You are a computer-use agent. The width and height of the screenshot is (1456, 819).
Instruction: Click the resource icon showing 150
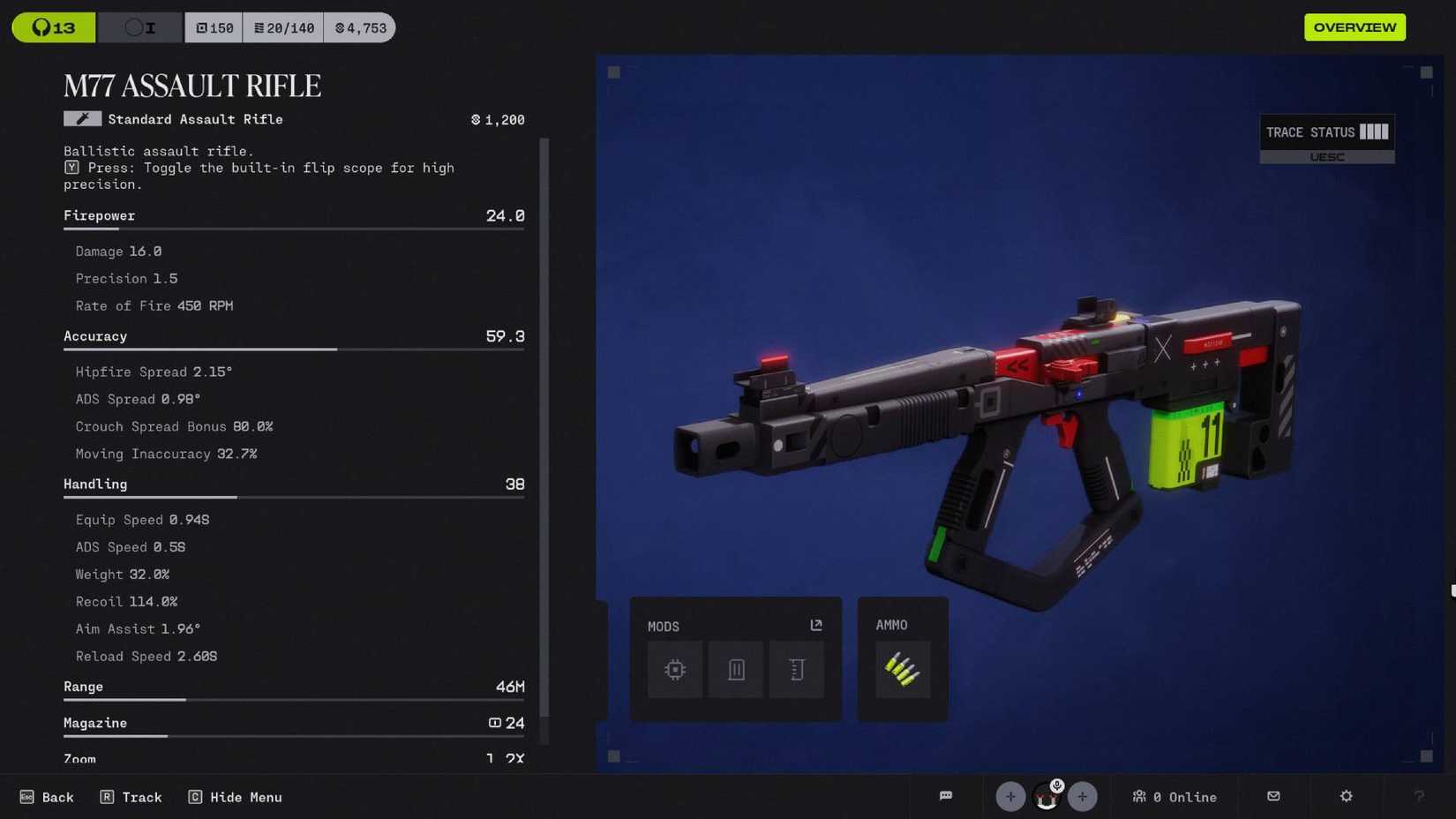213,27
